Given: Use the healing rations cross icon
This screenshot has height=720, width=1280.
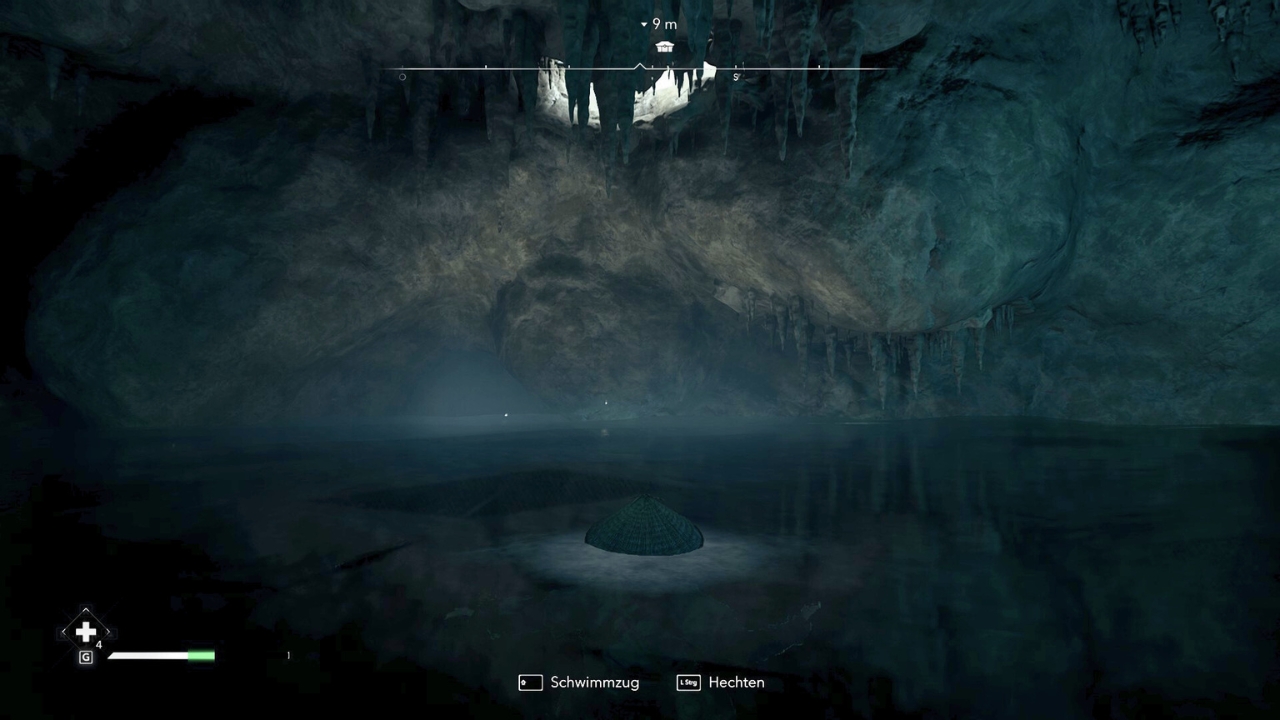Looking at the screenshot, I should coord(86,632).
